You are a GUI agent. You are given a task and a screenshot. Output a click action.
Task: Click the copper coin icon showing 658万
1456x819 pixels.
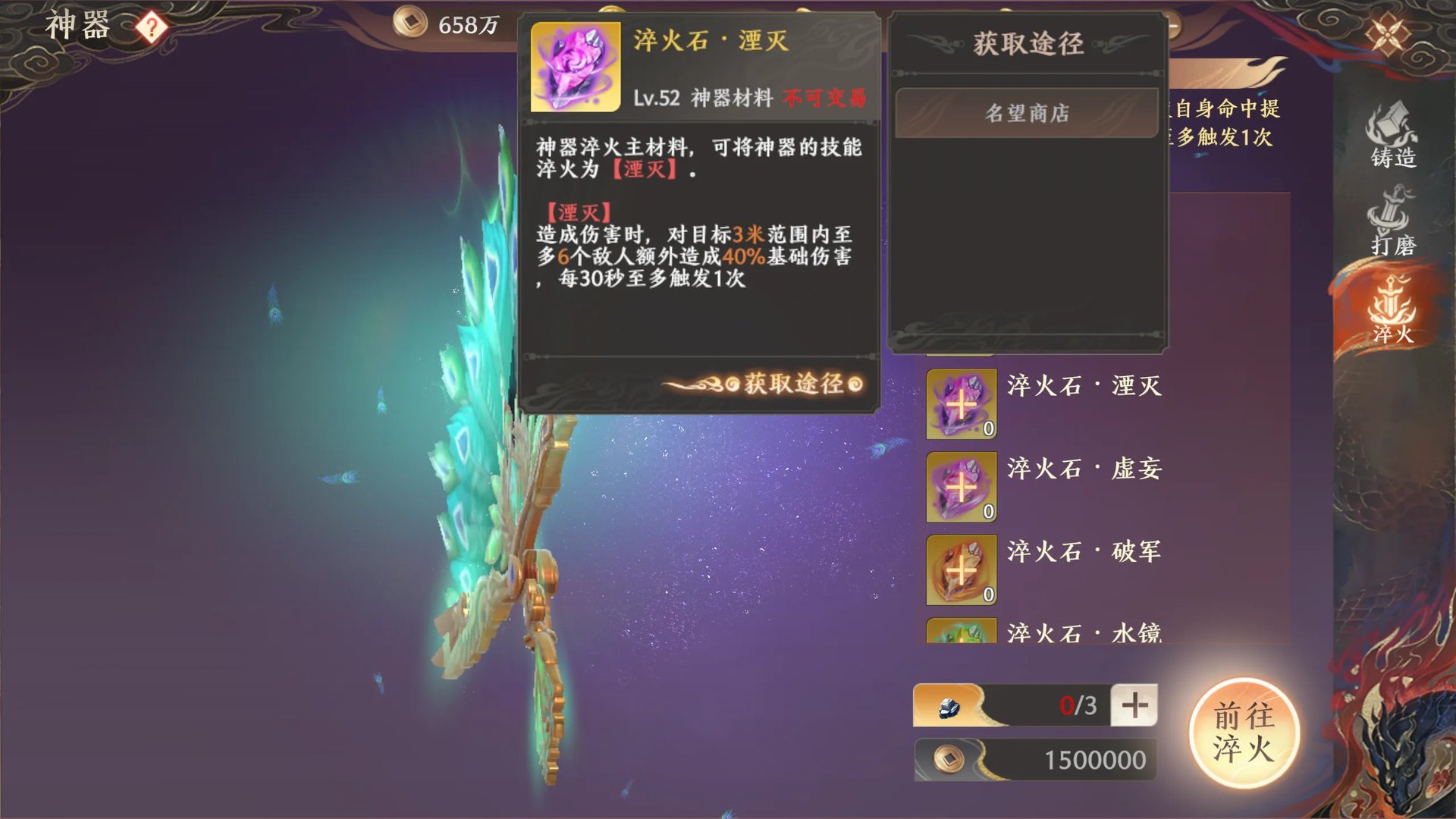click(403, 24)
